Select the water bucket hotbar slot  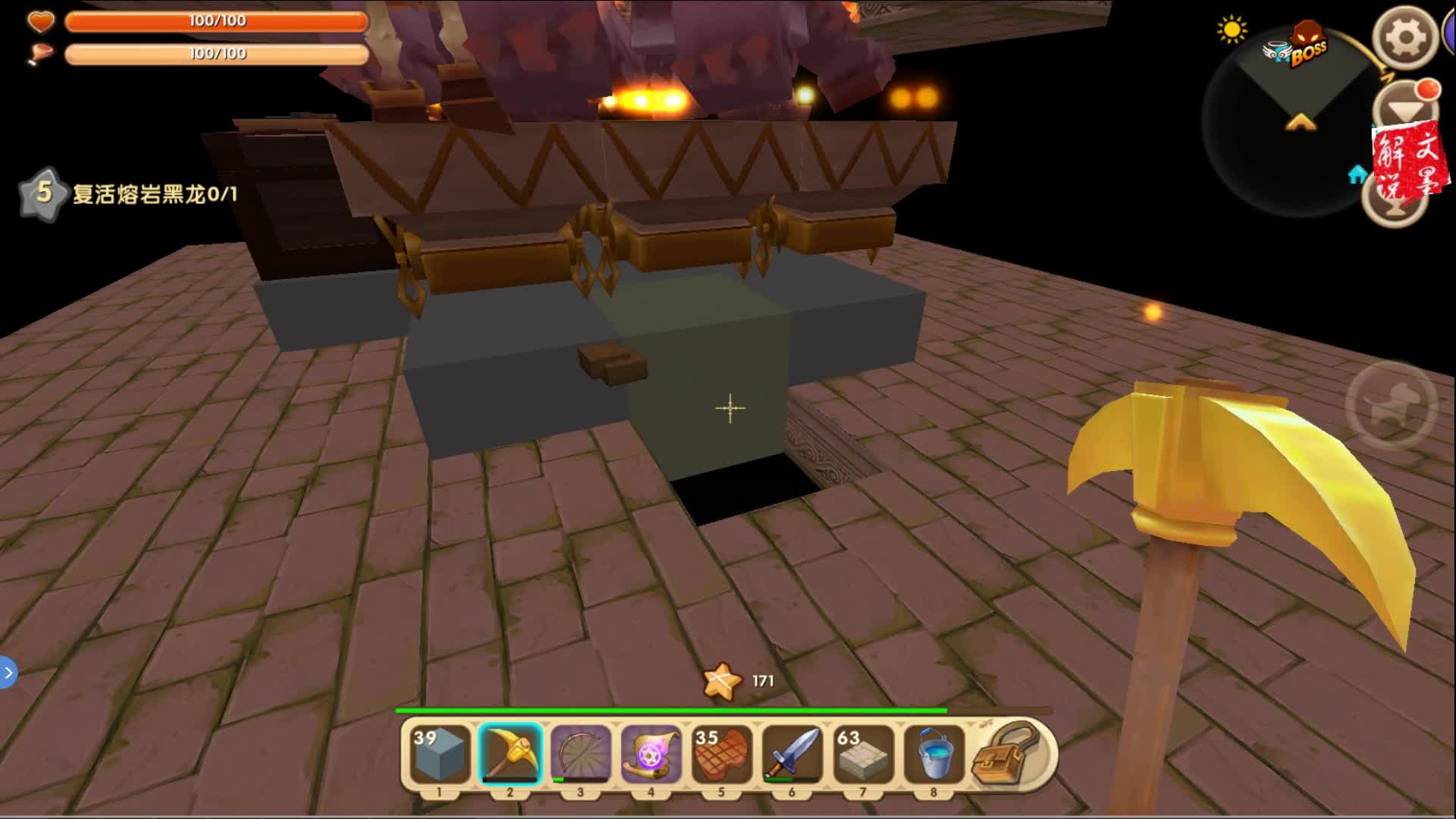(x=933, y=754)
